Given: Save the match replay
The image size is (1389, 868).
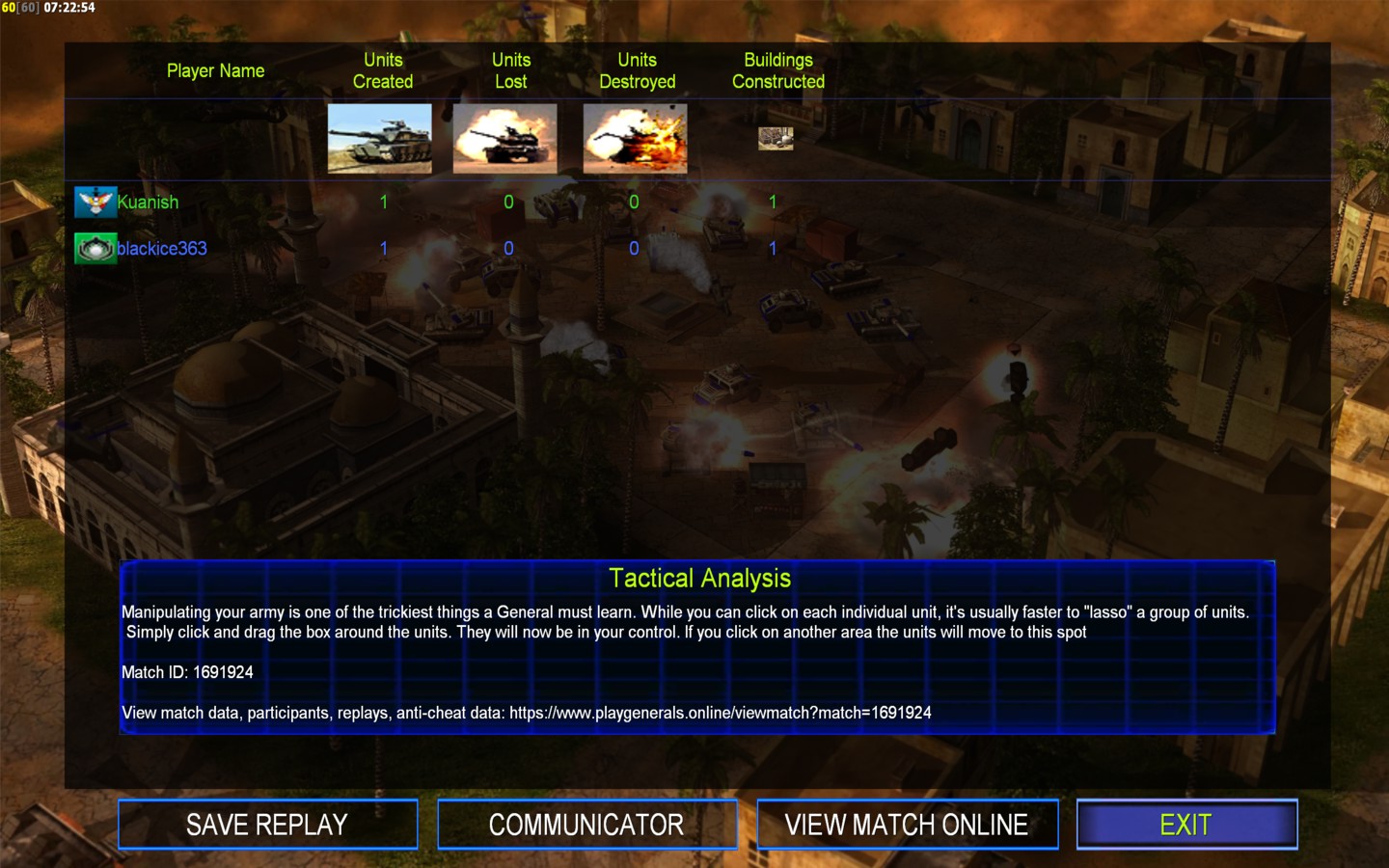Looking at the screenshot, I should click(x=267, y=825).
